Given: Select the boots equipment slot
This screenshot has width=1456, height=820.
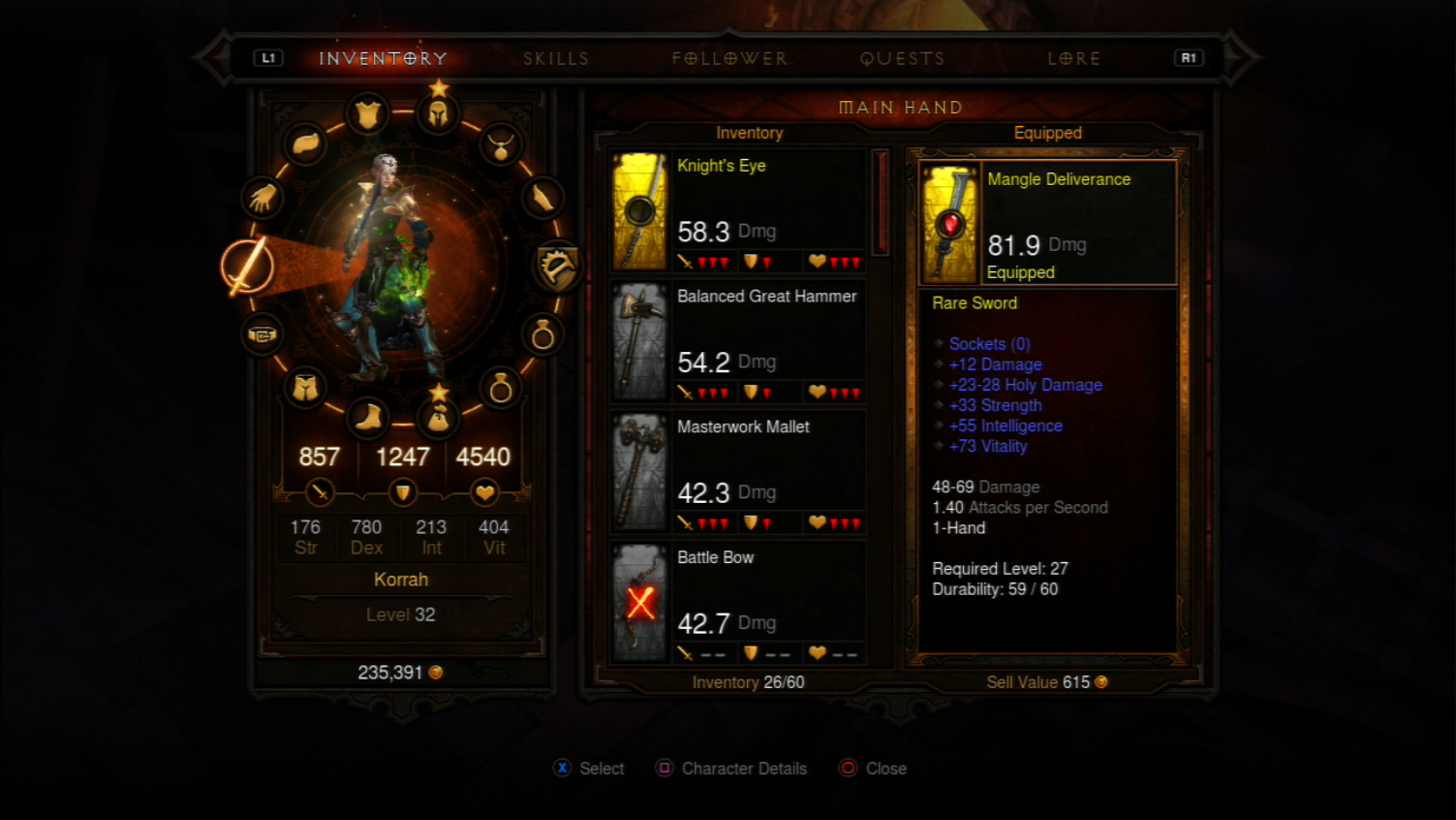Looking at the screenshot, I should click(x=367, y=417).
